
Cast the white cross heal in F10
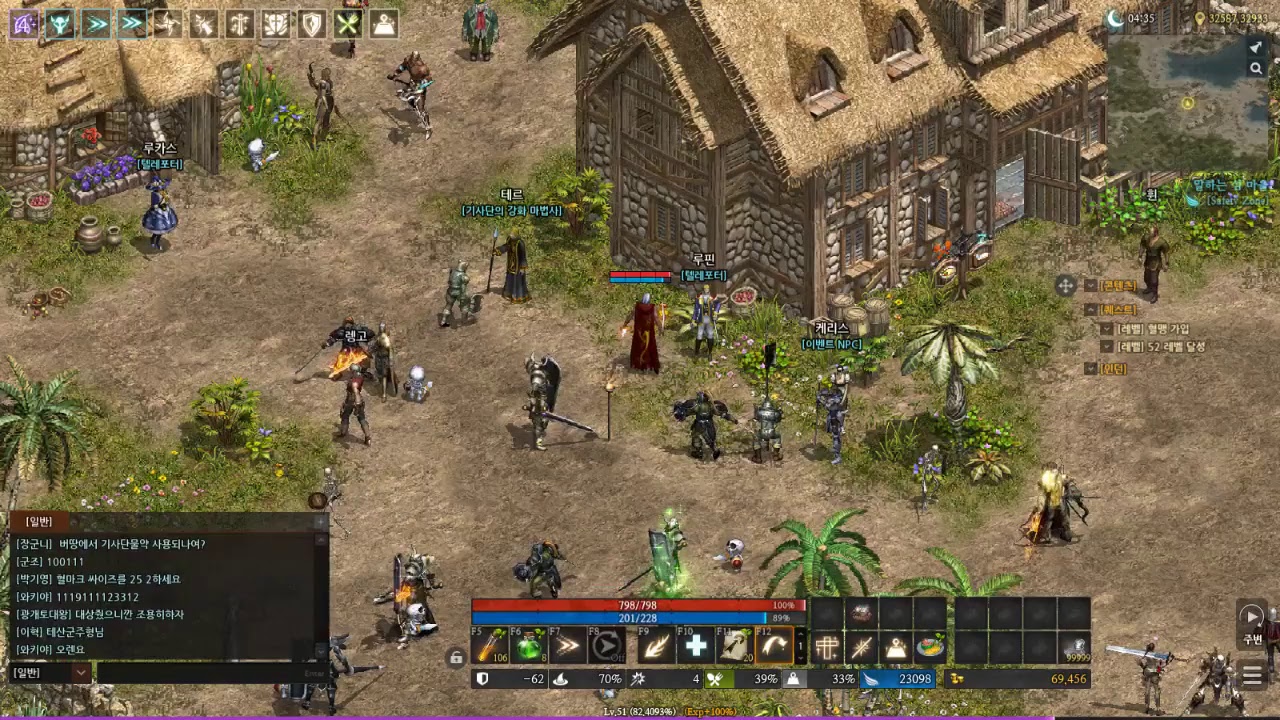click(x=695, y=646)
